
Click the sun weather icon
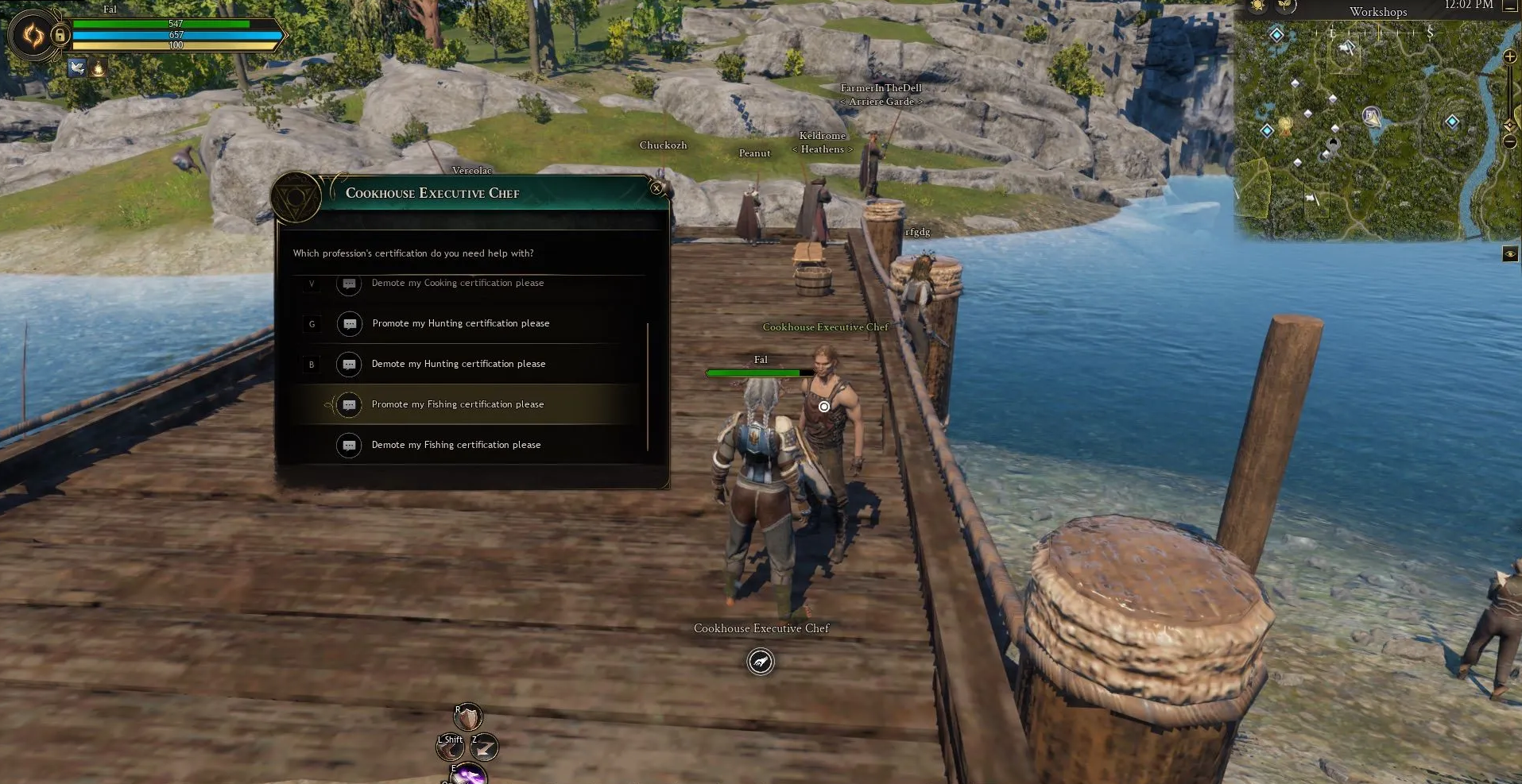pos(1257,6)
